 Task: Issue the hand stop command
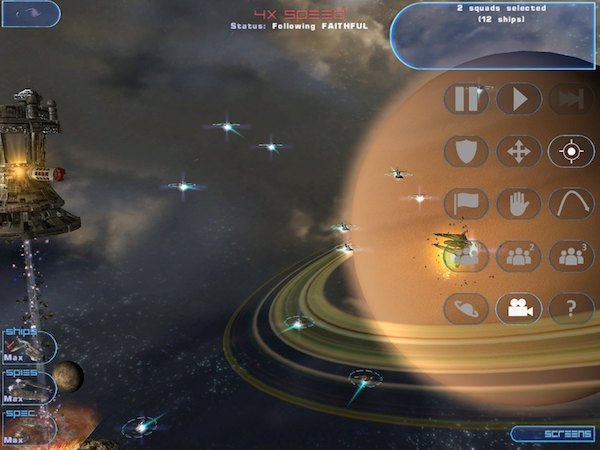519,204
